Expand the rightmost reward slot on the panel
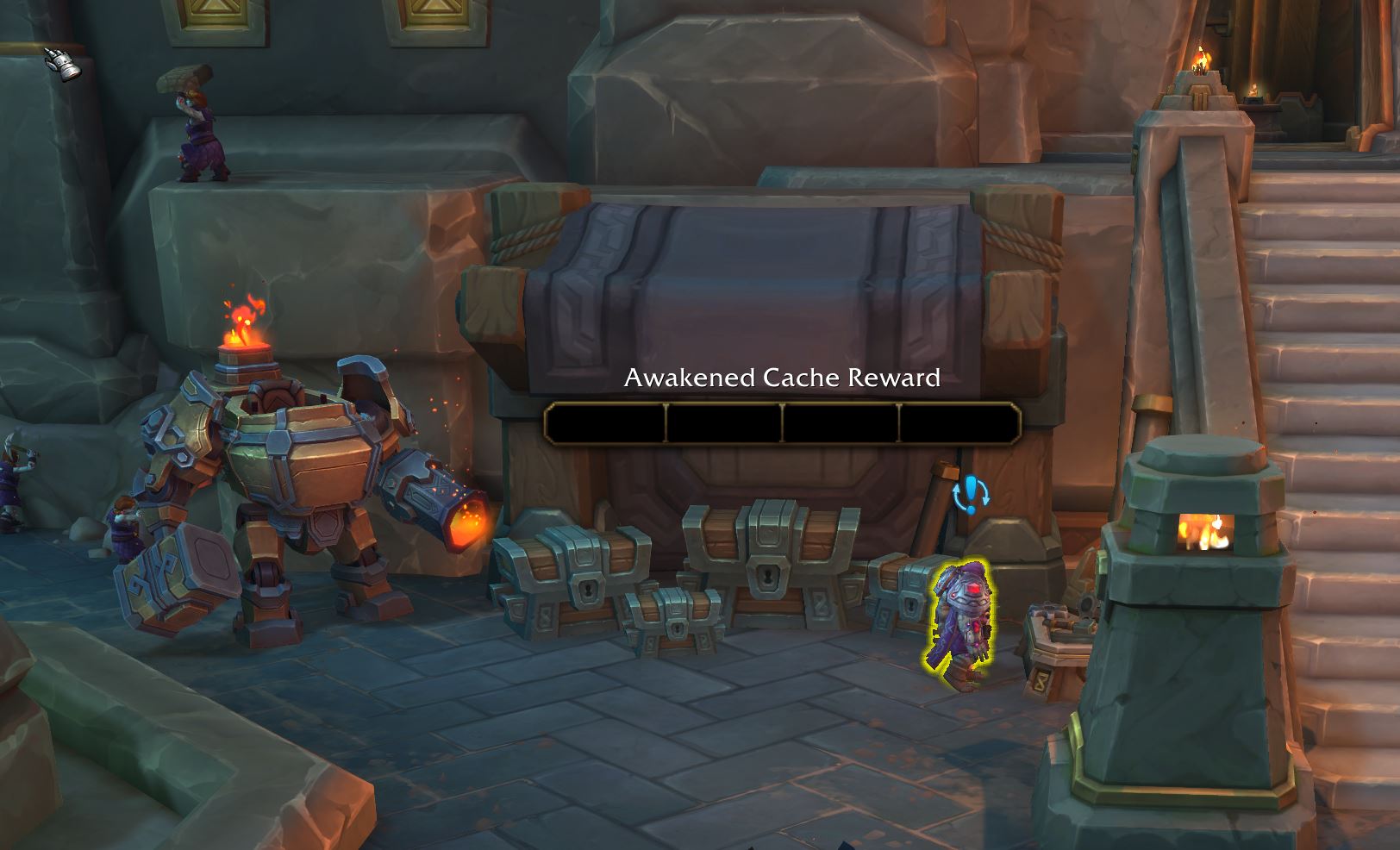 (959, 422)
